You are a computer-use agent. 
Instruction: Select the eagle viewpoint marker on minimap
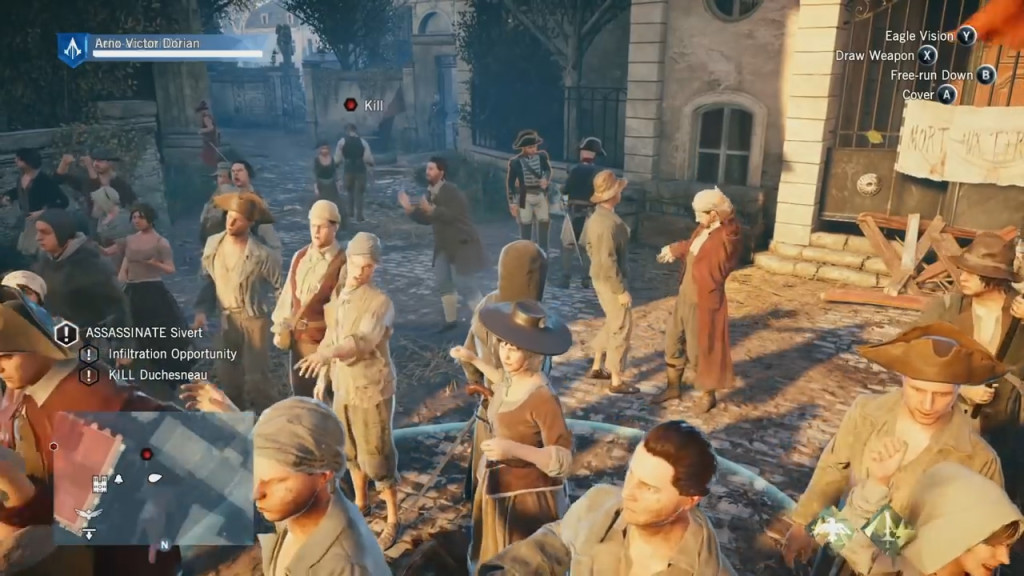[x=88, y=513]
